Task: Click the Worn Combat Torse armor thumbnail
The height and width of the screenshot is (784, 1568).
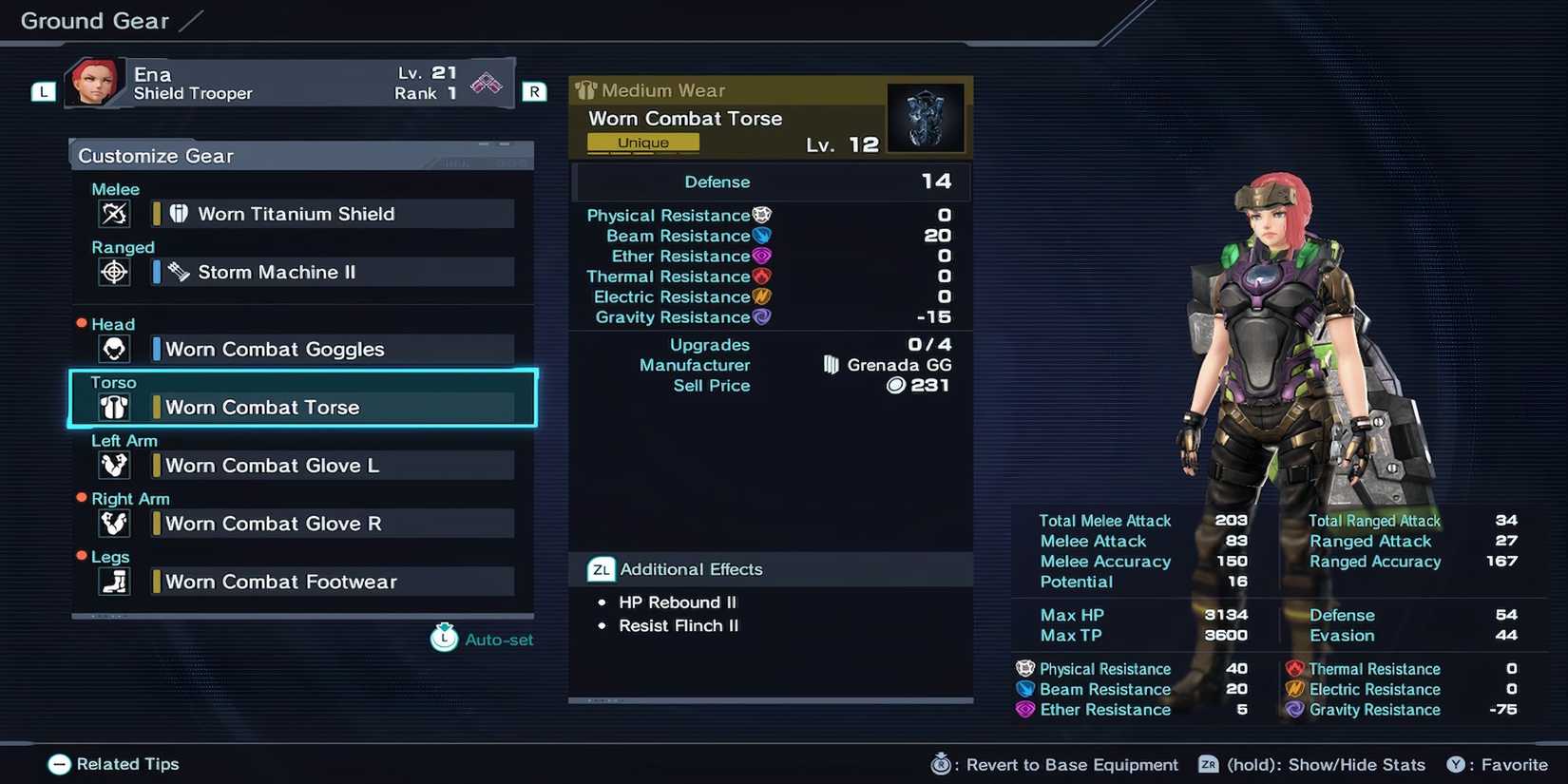Action: (926, 116)
